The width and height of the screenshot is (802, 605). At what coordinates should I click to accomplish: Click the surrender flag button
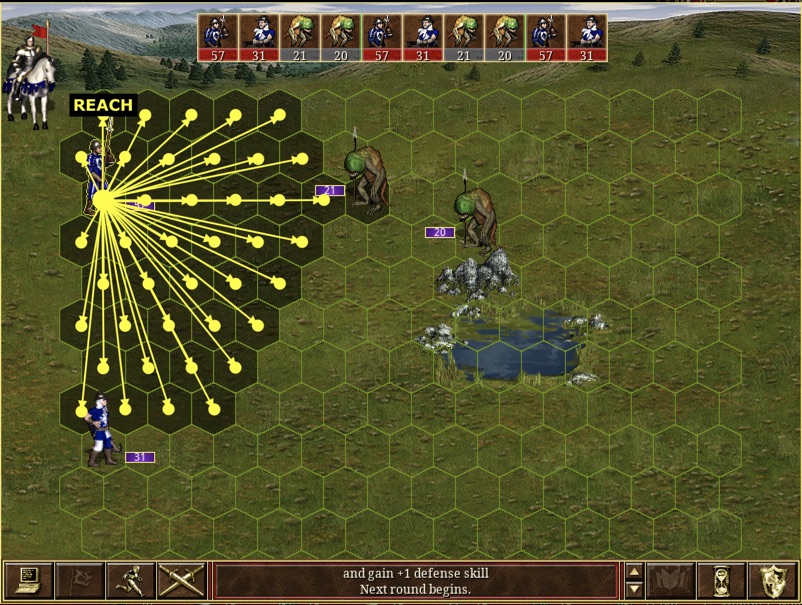coord(79,581)
